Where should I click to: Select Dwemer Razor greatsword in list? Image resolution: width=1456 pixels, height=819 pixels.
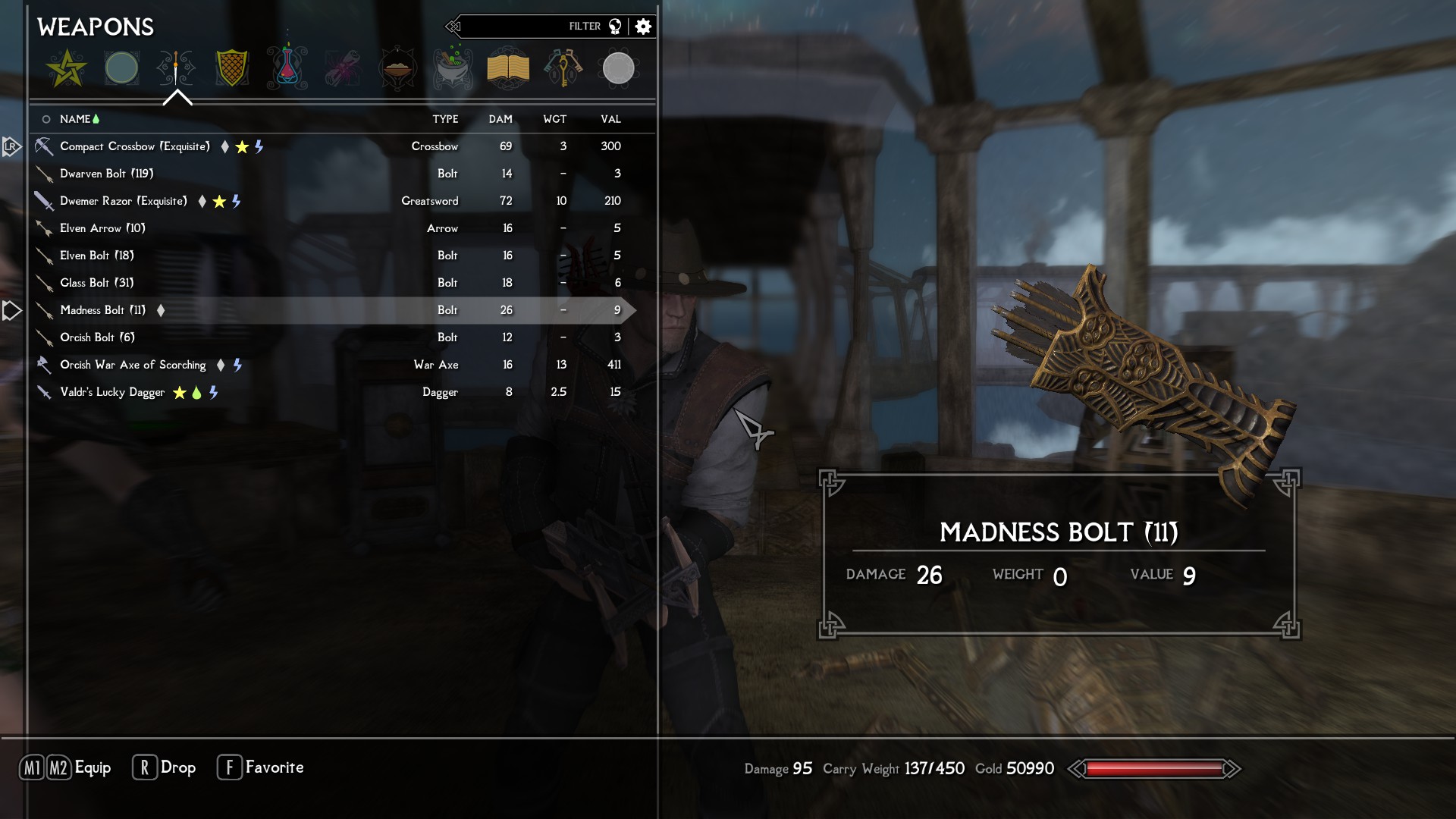pyautogui.click(x=124, y=201)
